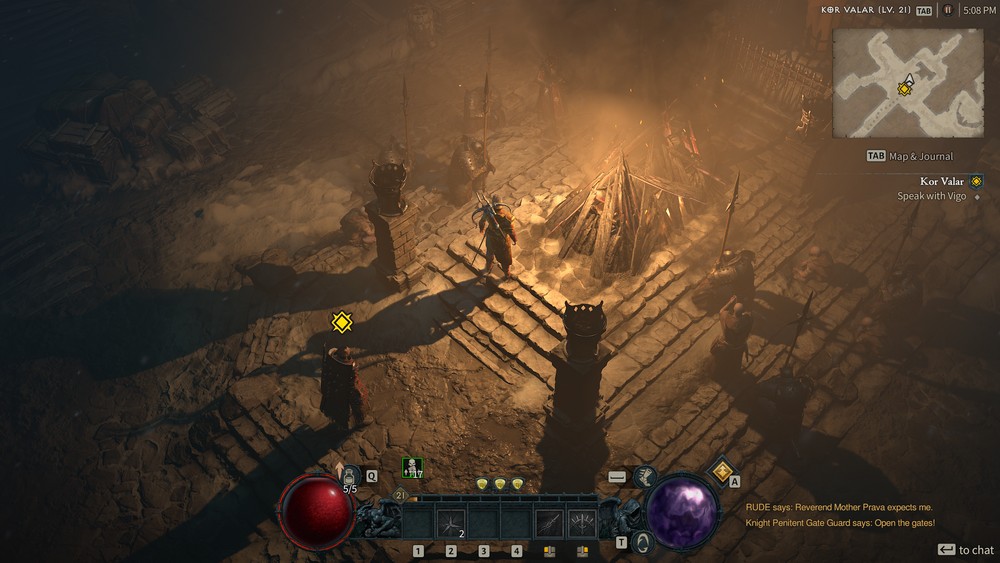
Task: Open the minimap of Kor Valar
Action: 908,82
